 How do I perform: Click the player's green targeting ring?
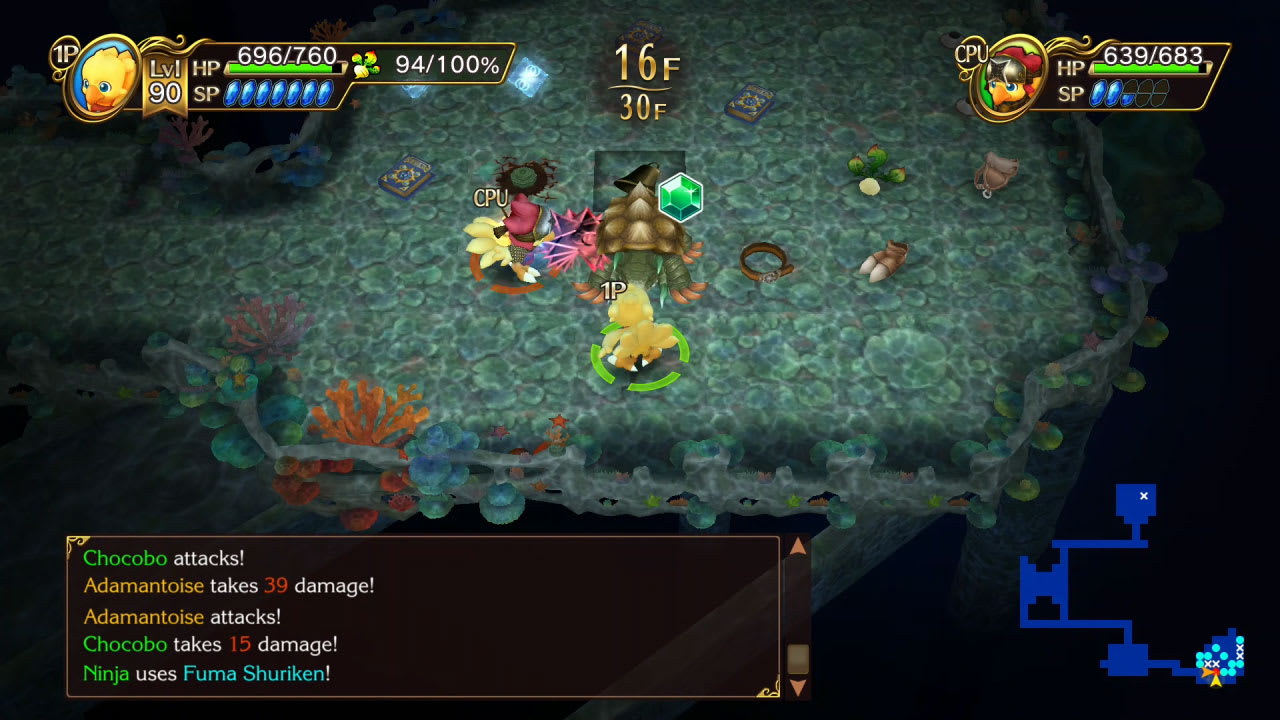tap(640, 352)
